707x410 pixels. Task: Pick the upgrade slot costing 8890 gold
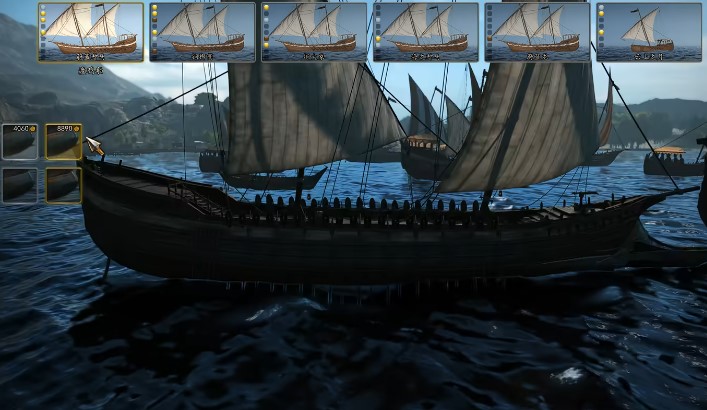click(63, 143)
